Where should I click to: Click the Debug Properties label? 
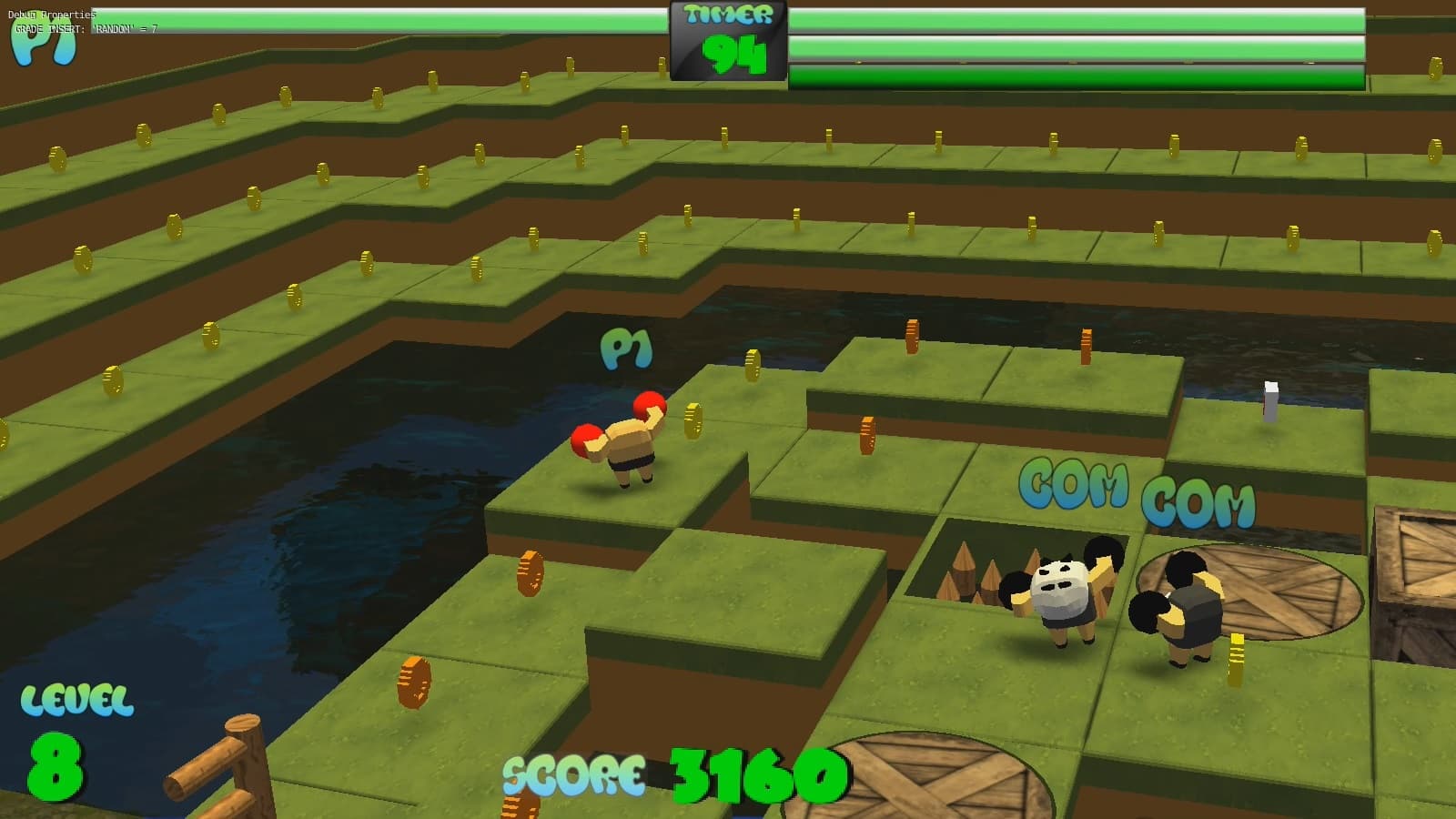tap(53, 15)
